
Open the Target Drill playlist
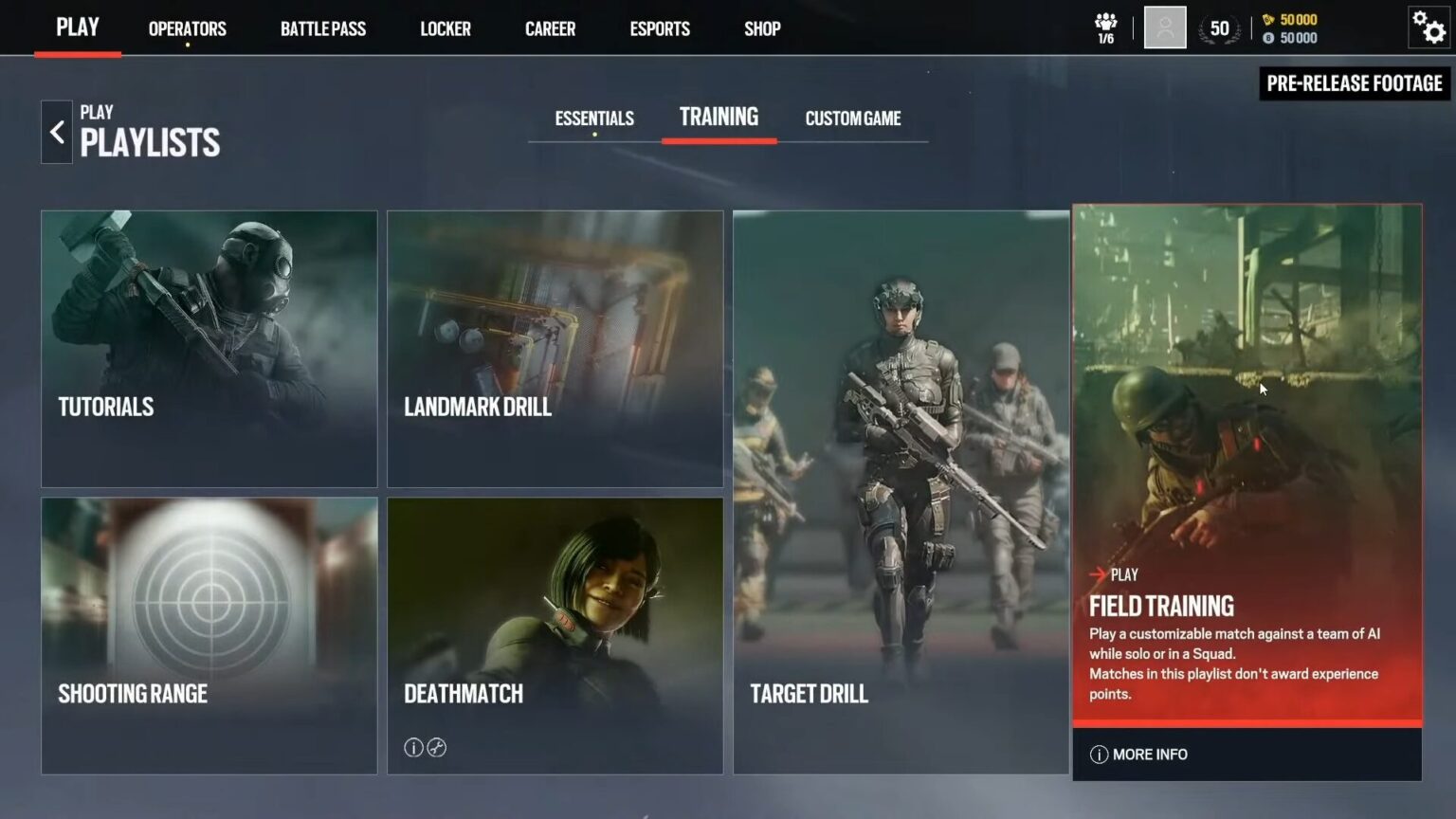pos(901,493)
